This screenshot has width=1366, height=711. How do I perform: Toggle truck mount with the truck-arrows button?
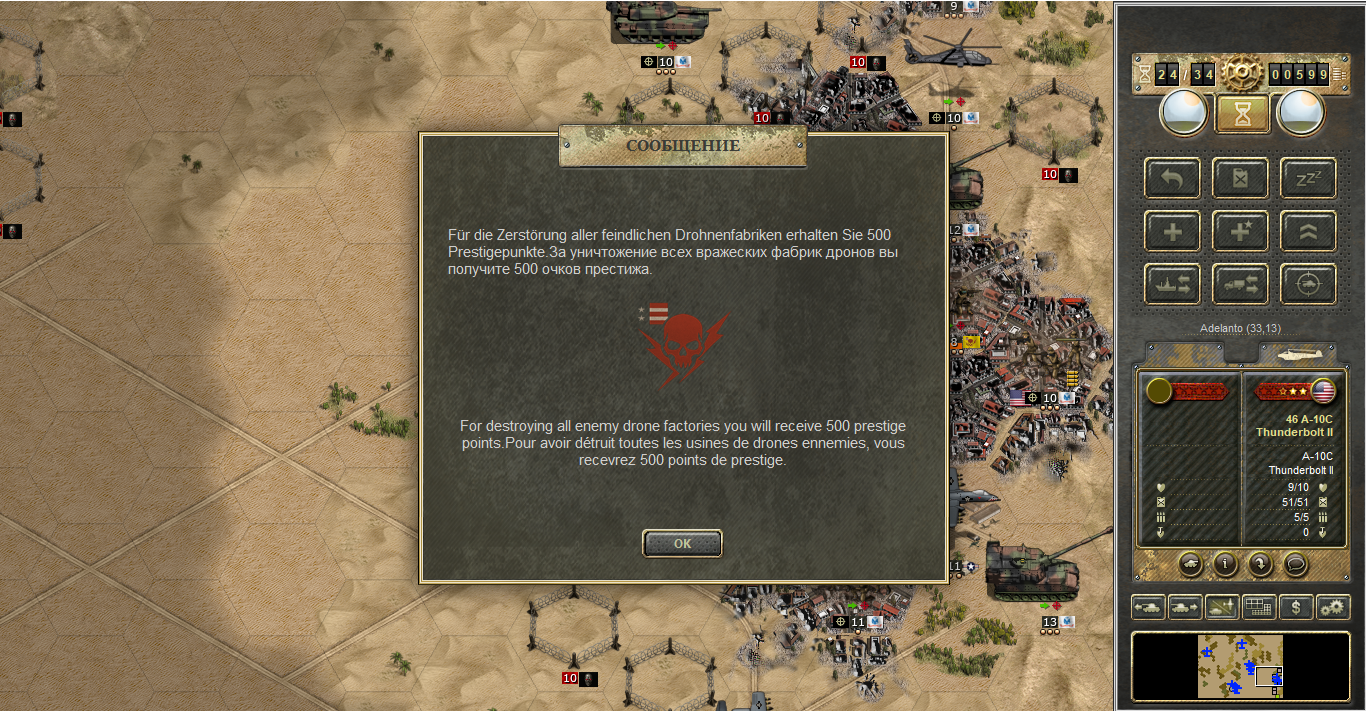1240,284
